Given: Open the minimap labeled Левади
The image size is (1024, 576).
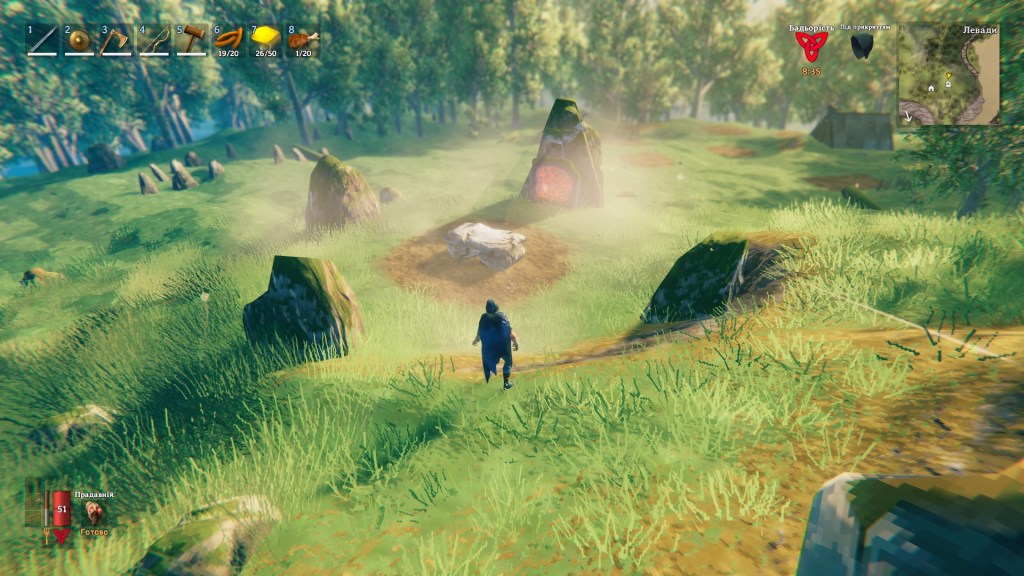Looking at the screenshot, I should tap(948, 75).
